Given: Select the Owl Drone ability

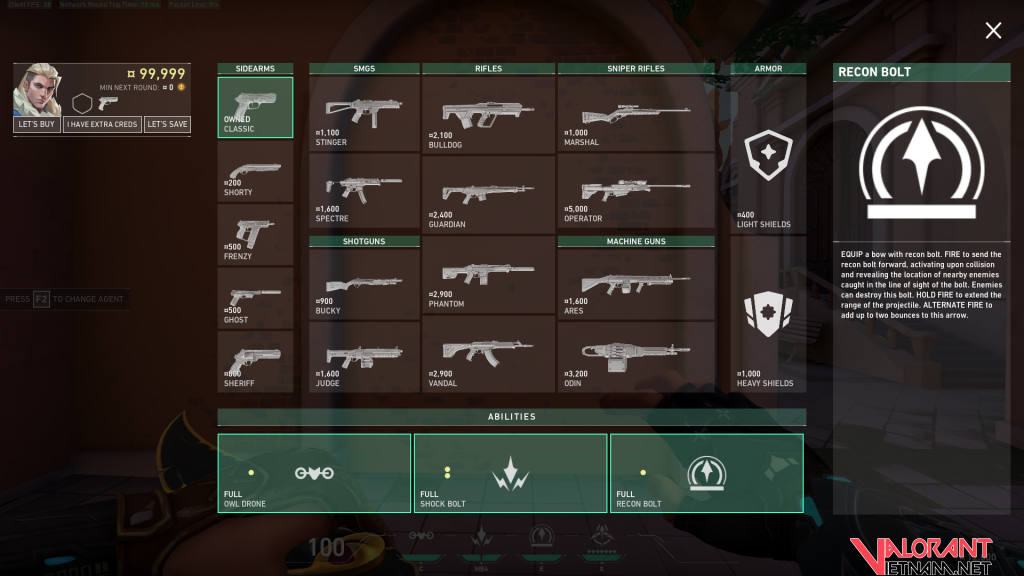Looking at the screenshot, I should [314, 473].
